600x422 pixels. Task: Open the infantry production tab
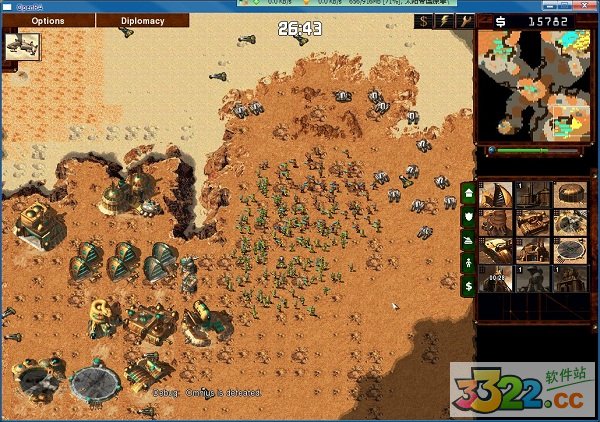467,263
